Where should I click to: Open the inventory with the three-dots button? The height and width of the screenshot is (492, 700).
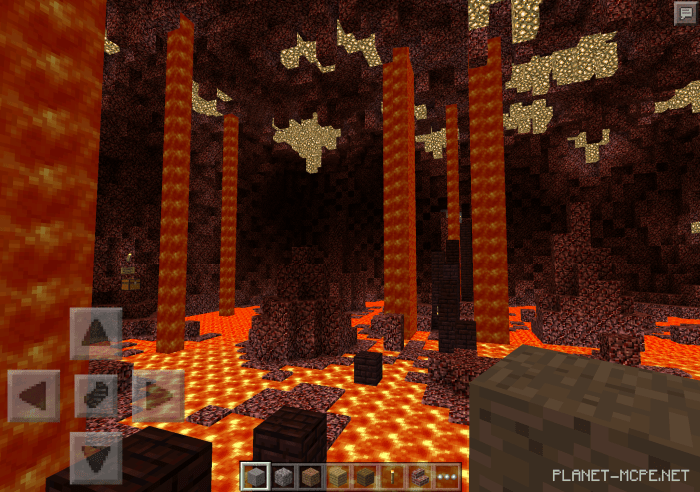[x=447, y=477]
